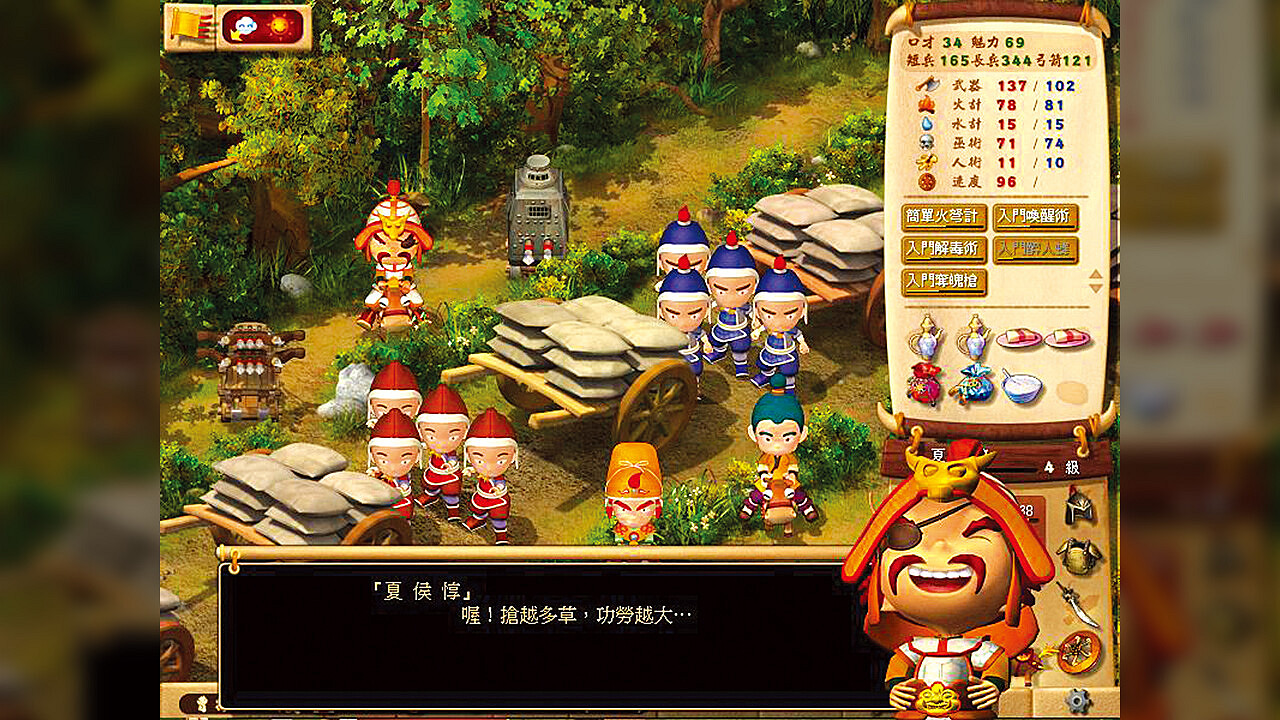Open the armor equipment slot icon
The image size is (1280, 720).
click(x=1079, y=555)
